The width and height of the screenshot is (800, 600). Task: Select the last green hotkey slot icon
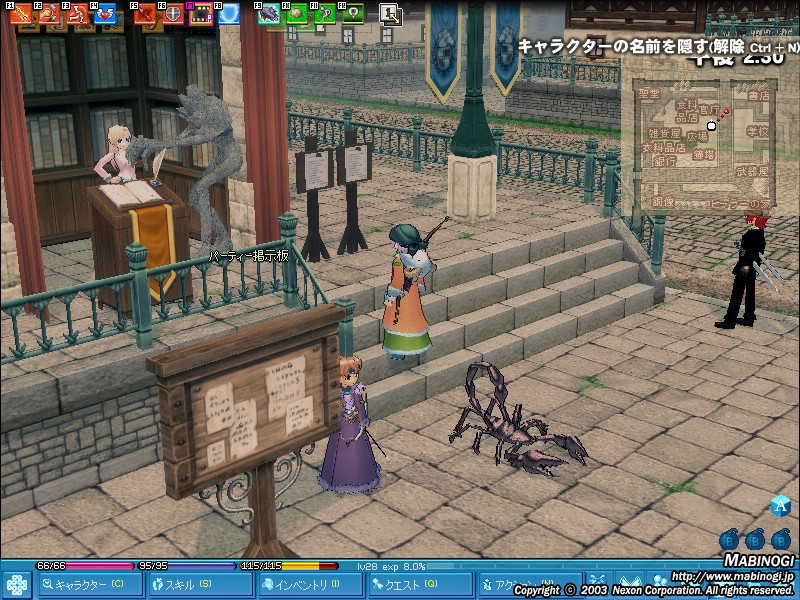[353, 14]
